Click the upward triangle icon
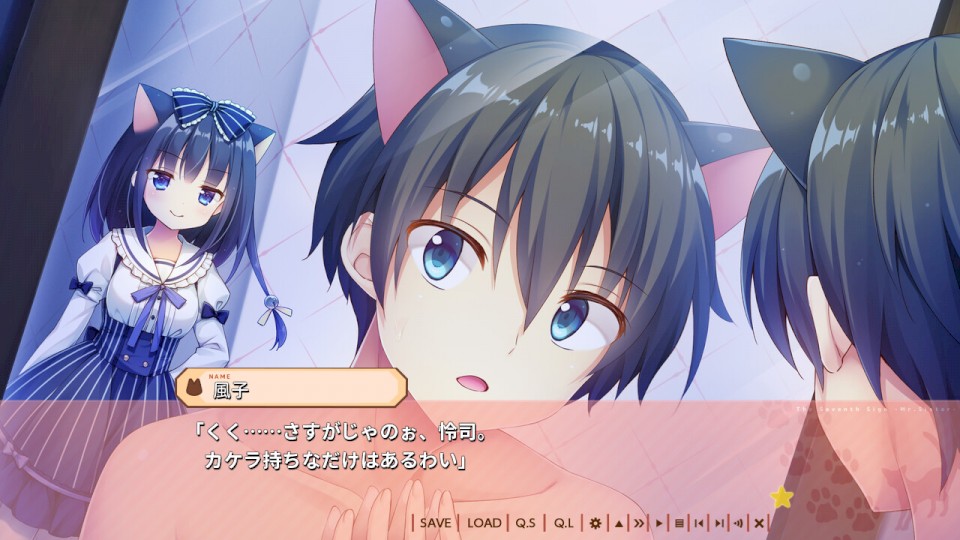Screen dimensions: 960x540 pos(618,523)
